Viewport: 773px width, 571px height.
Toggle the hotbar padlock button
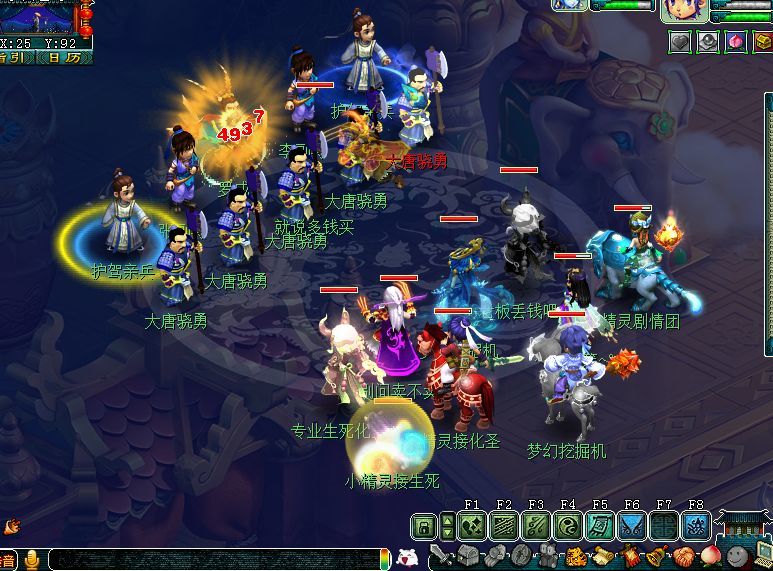pyautogui.click(x=425, y=527)
